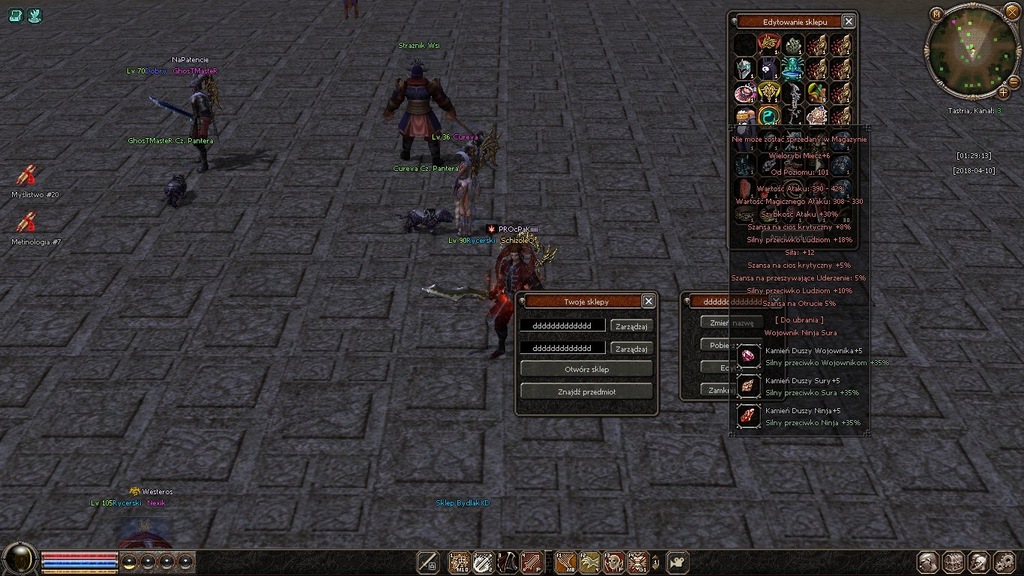Click the Myślistwo #20 quest scroll

click(x=27, y=176)
